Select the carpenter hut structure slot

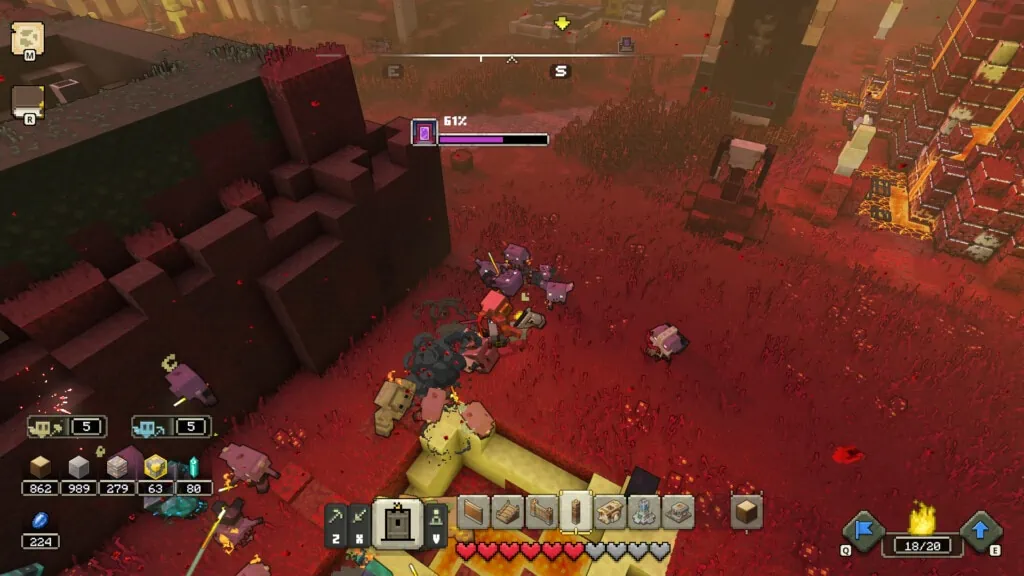(609, 512)
